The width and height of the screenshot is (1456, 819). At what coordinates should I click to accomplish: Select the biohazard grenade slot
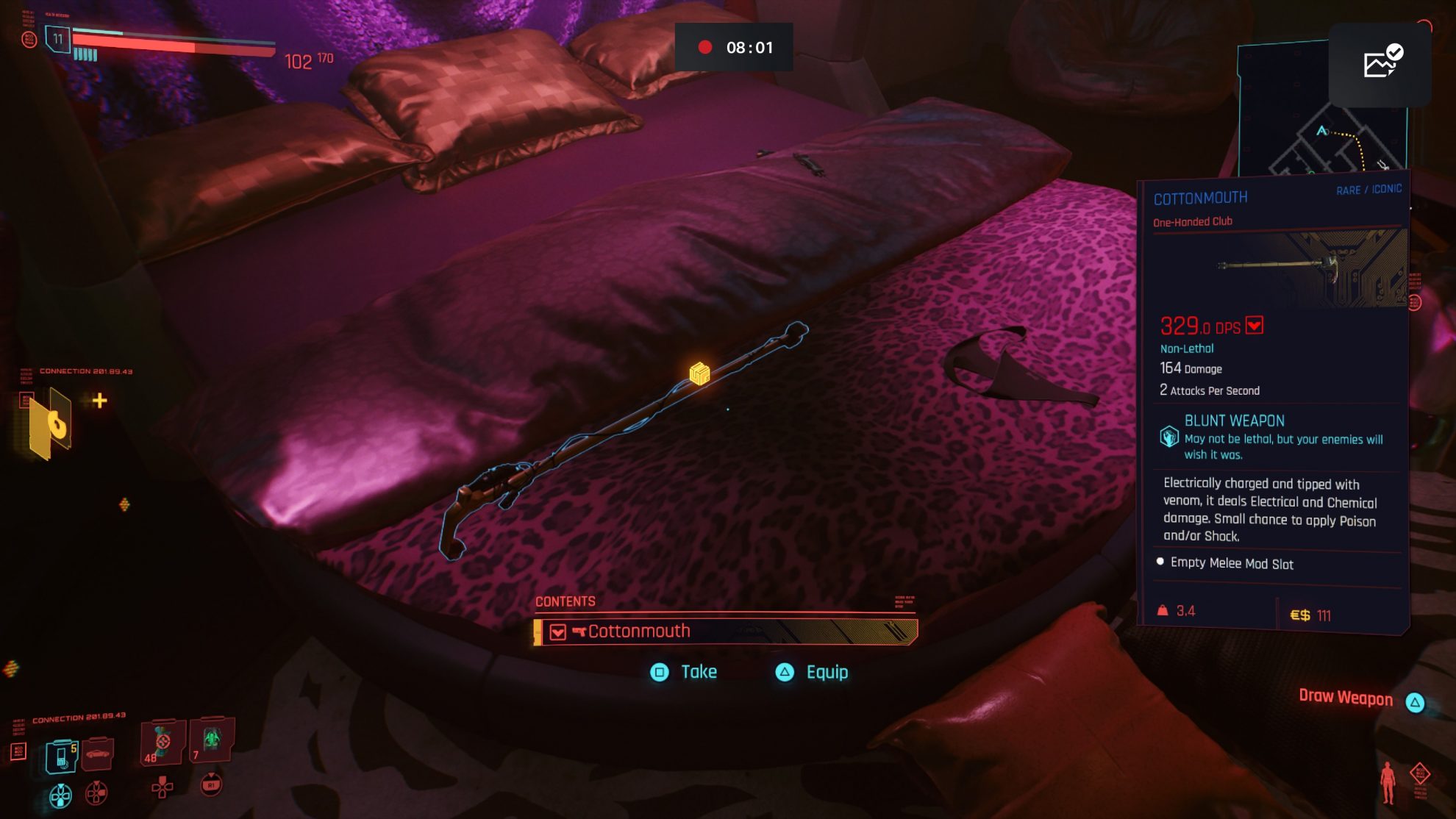click(212, 740)
